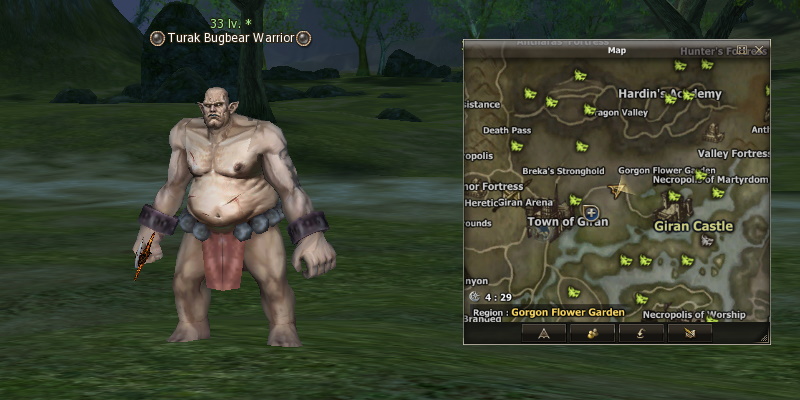Select Death Pass on the map

pos(506,130)
